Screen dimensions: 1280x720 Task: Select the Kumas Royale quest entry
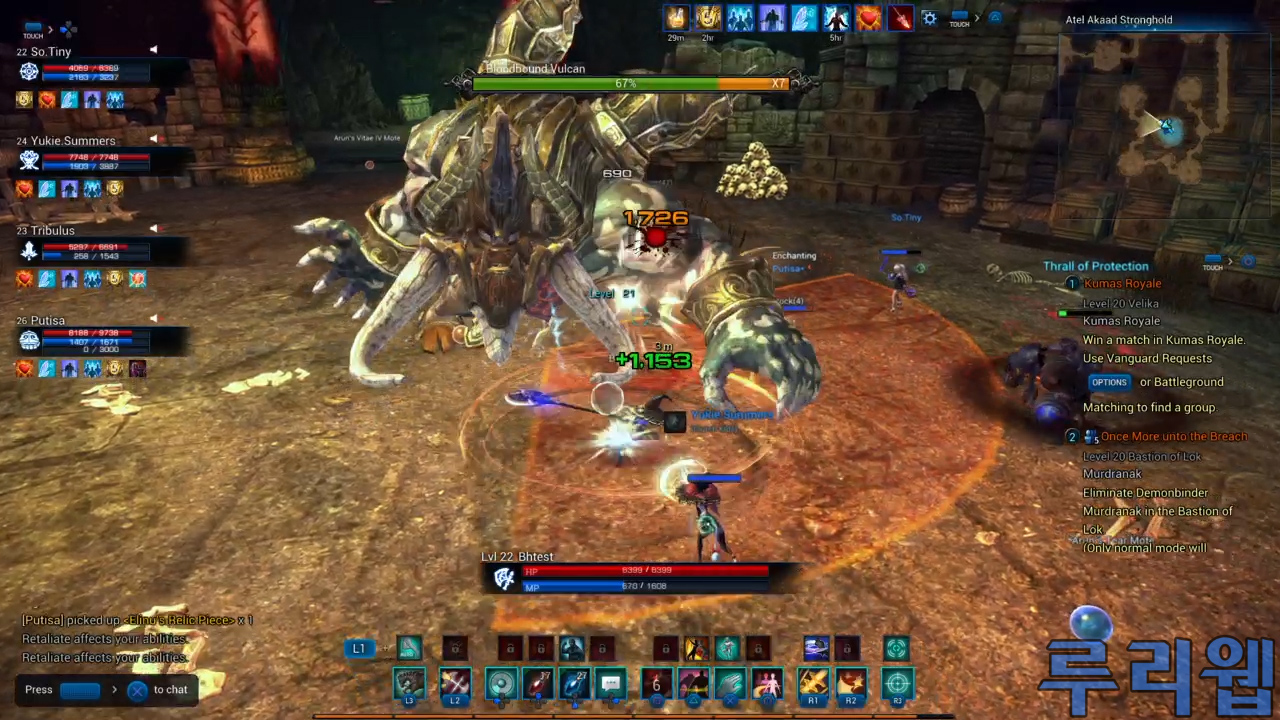pyautogui.click(x=1122, y=284)
